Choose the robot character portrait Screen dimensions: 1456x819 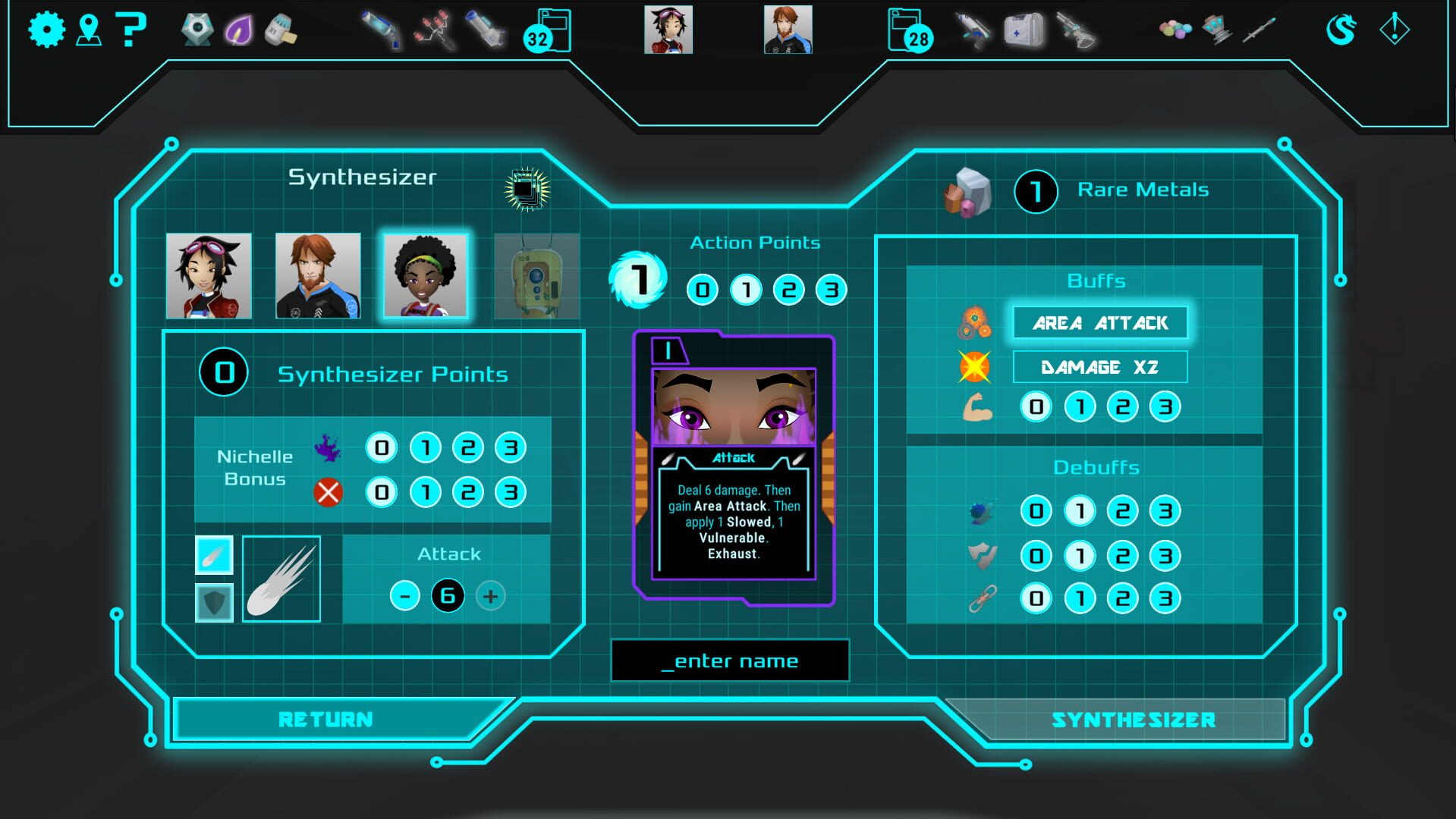click(536, 276)
